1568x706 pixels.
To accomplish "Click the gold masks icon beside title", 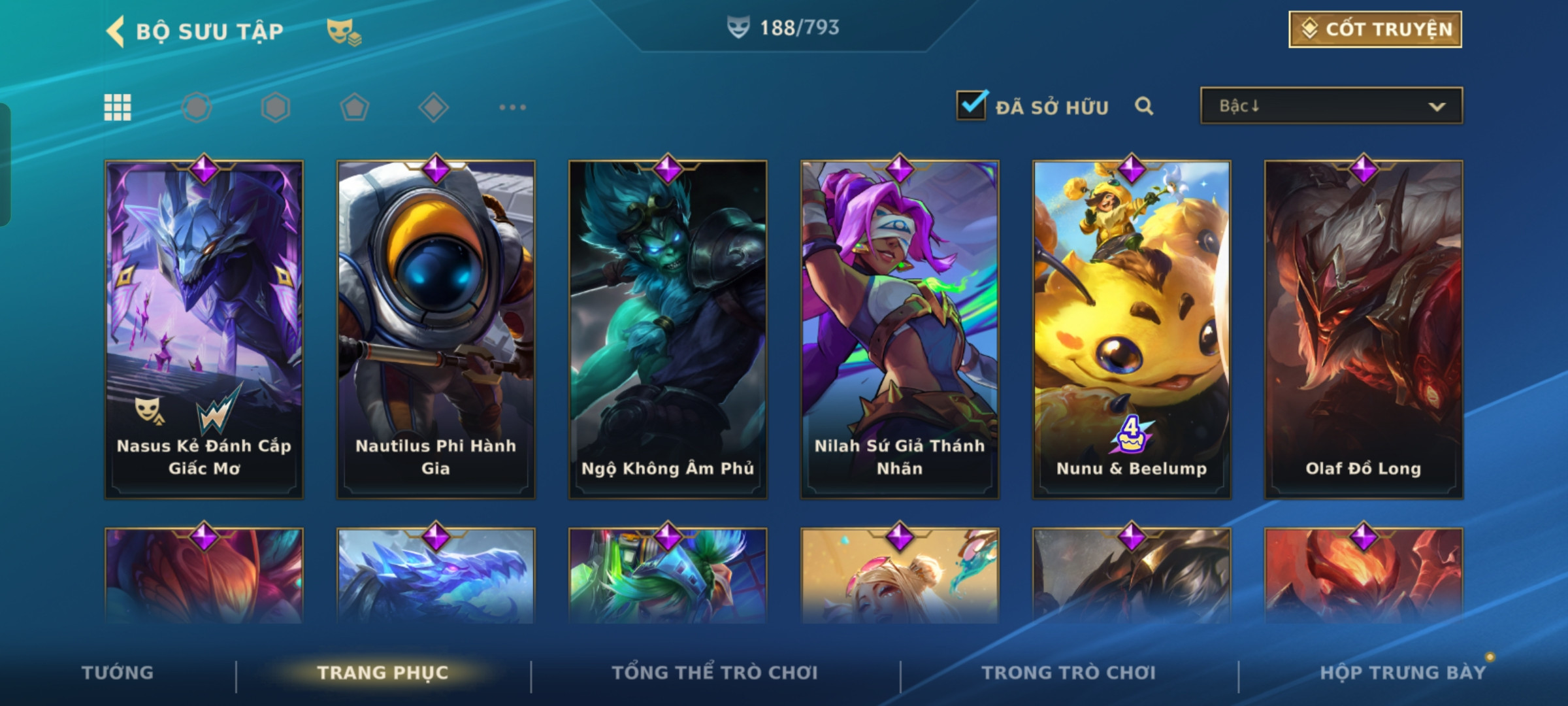I will tap(344, 31).
